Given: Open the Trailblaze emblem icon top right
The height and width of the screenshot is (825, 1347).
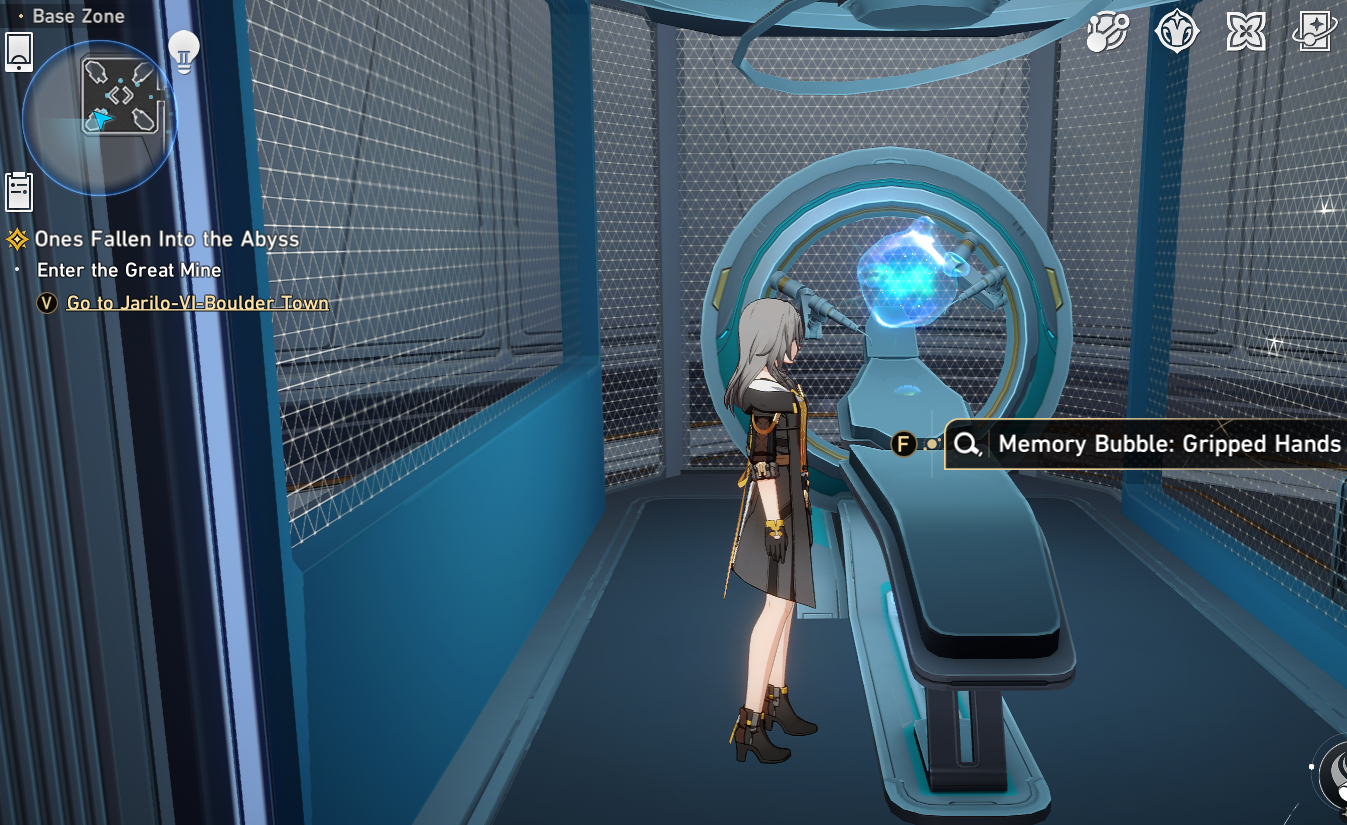Looking at the screenshot, I should pyautogui.click(x=1178, y=31).
